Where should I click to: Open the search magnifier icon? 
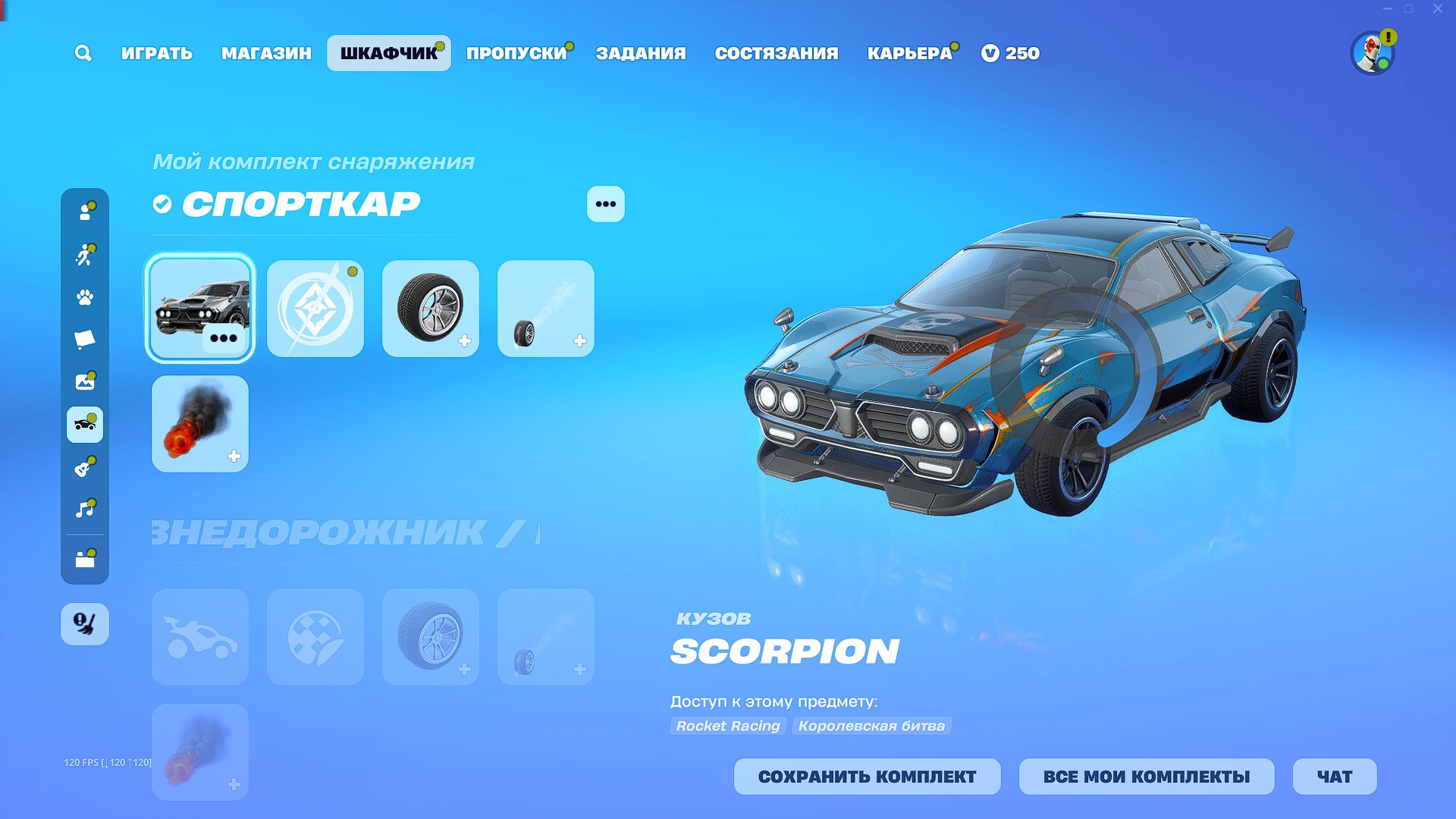(x=83, y=53)
